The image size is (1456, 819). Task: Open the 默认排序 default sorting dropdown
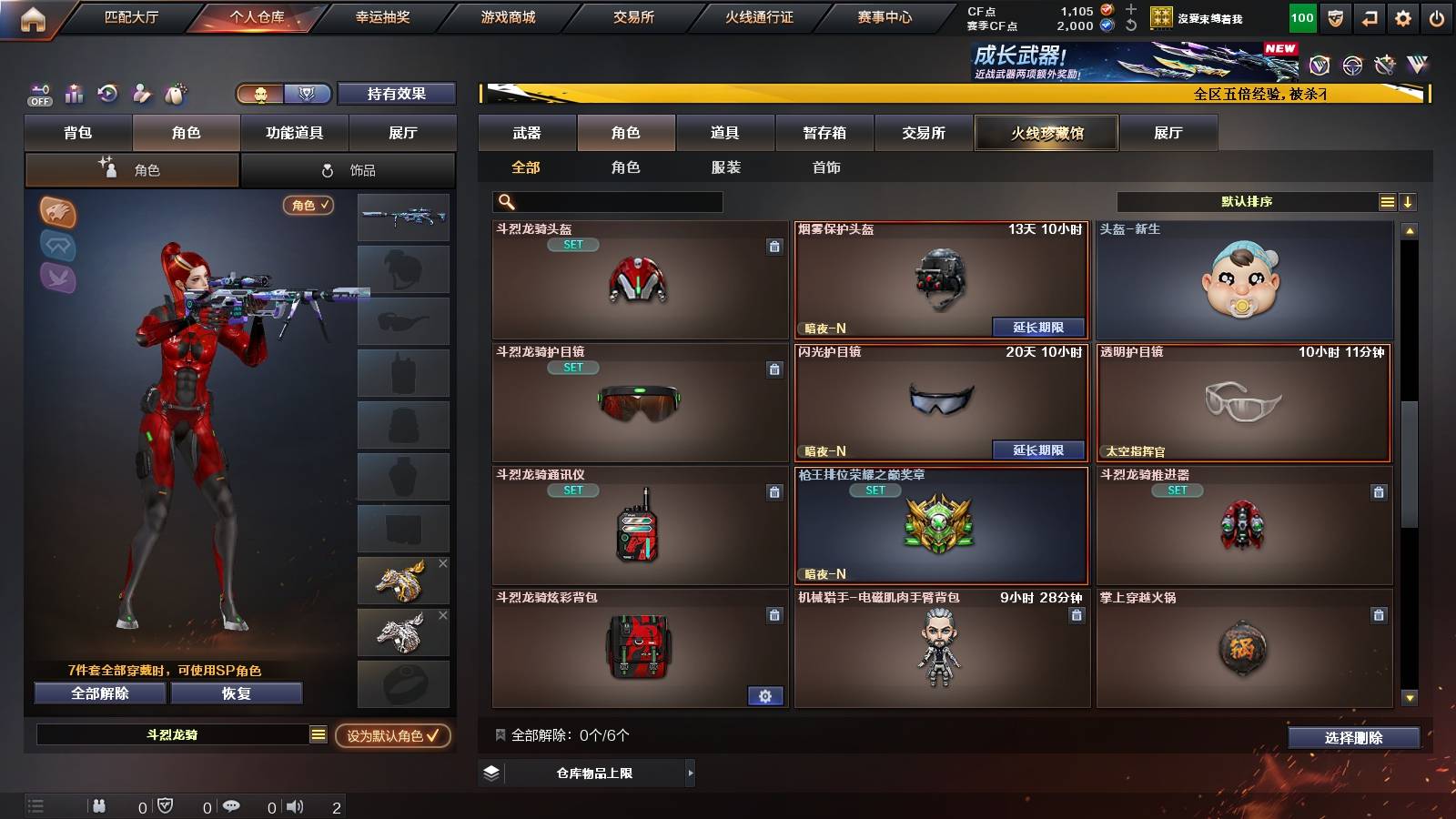1247,201
